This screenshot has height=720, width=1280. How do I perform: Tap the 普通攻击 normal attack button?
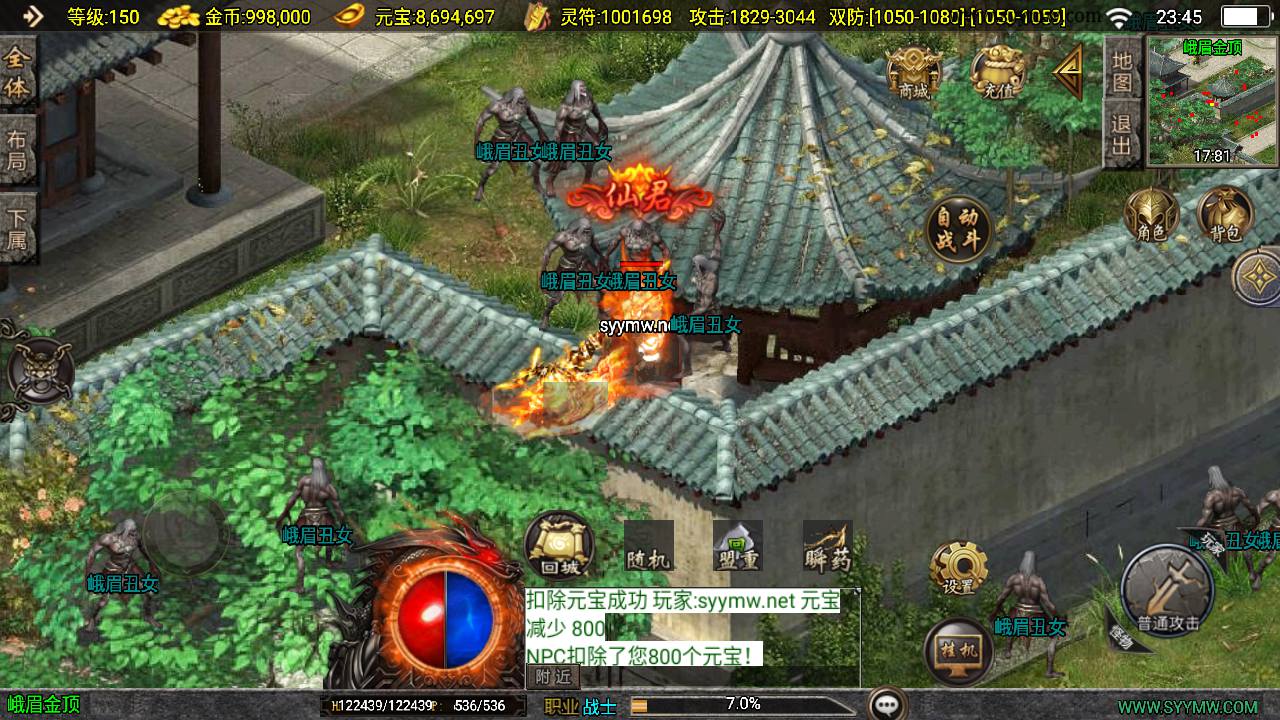[x=1167, y=592]
